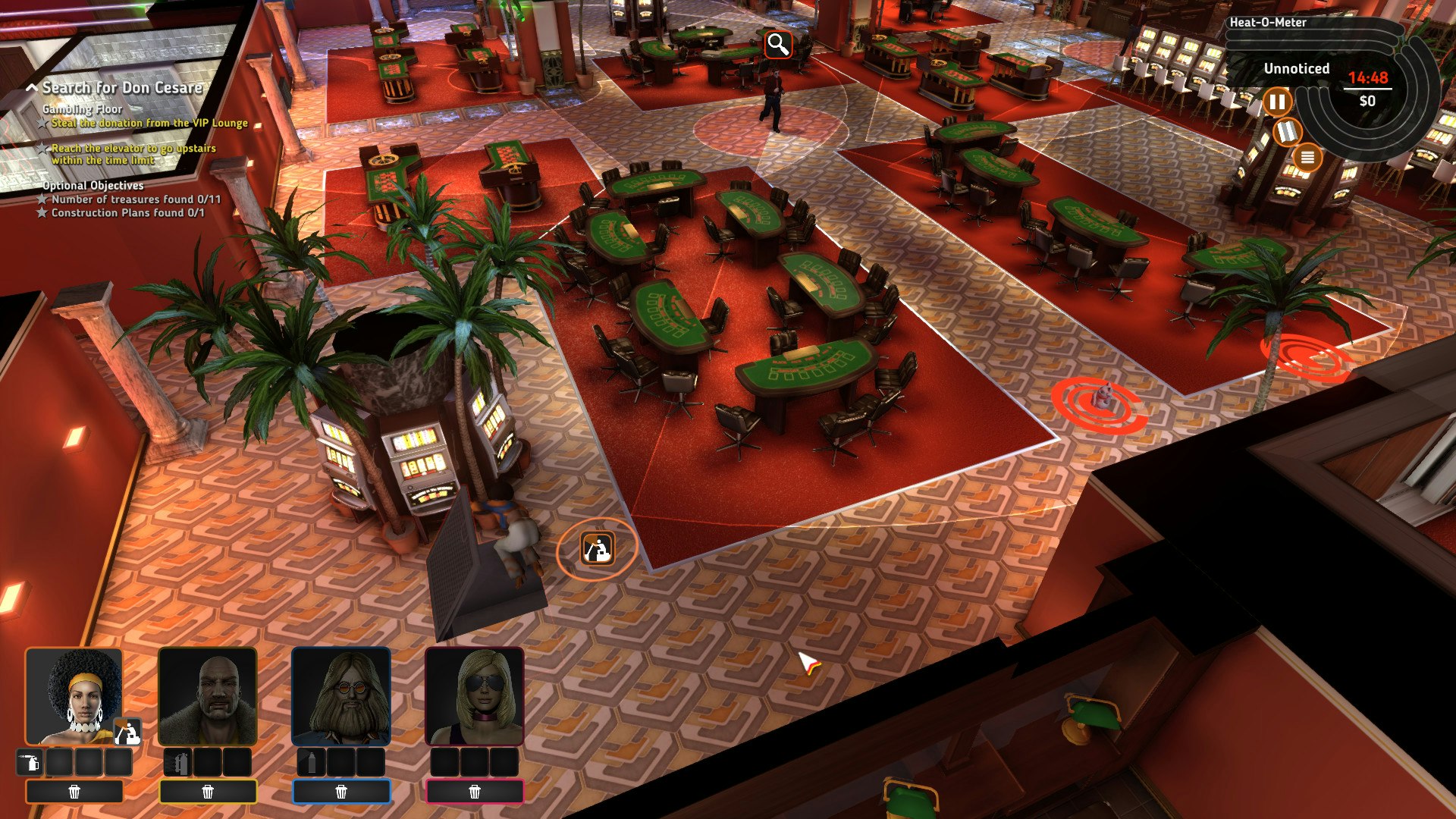Open the in-game menu via hamburger icon
The height and width of the screenshot is (819, 1456).
(x=1308, y=158)
